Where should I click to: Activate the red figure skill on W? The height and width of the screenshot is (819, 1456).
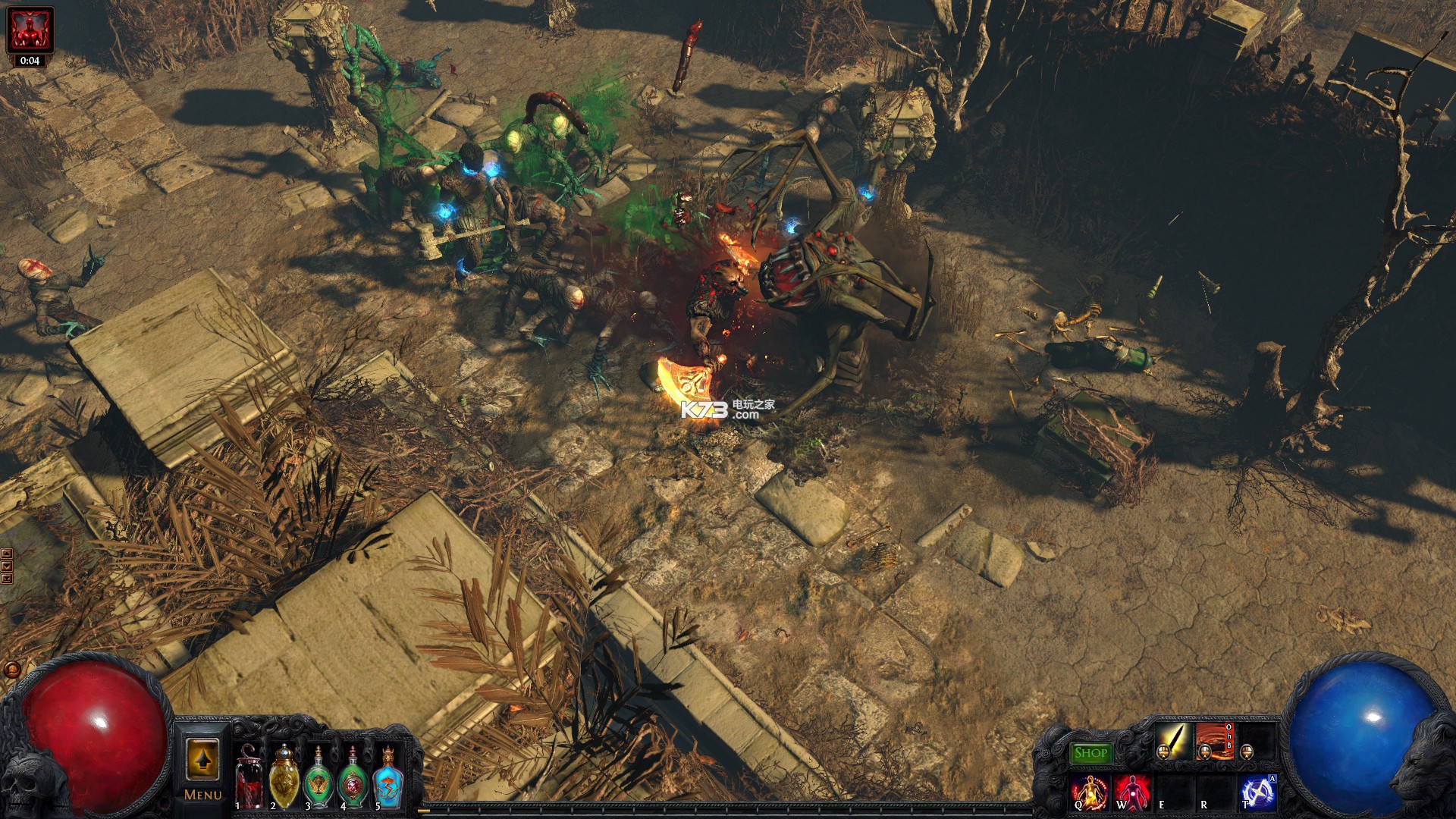click(x=1132, y=792)
